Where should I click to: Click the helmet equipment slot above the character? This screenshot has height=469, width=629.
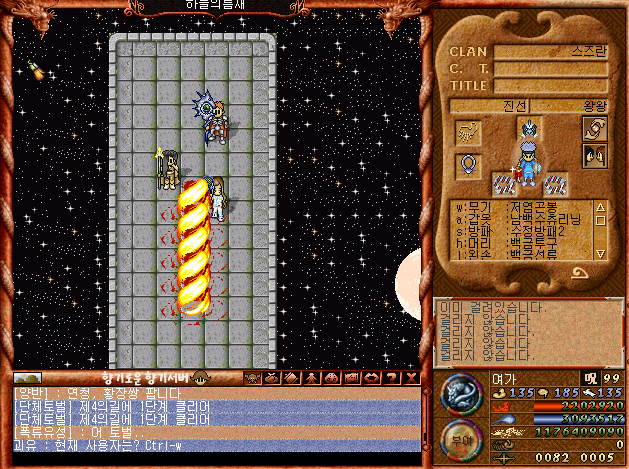tap(529, 127)
